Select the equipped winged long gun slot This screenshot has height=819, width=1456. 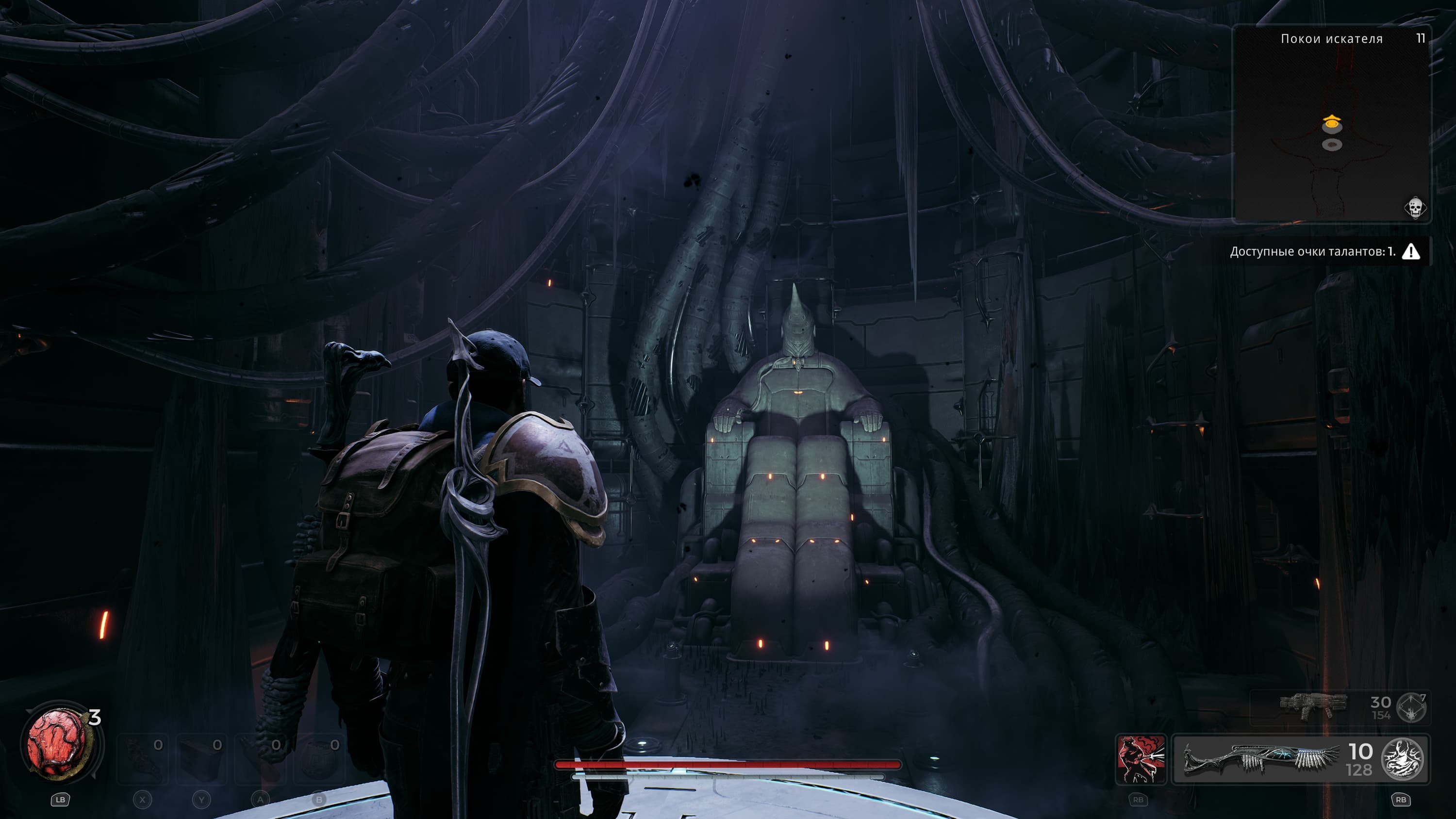(x=1261, y=759)
